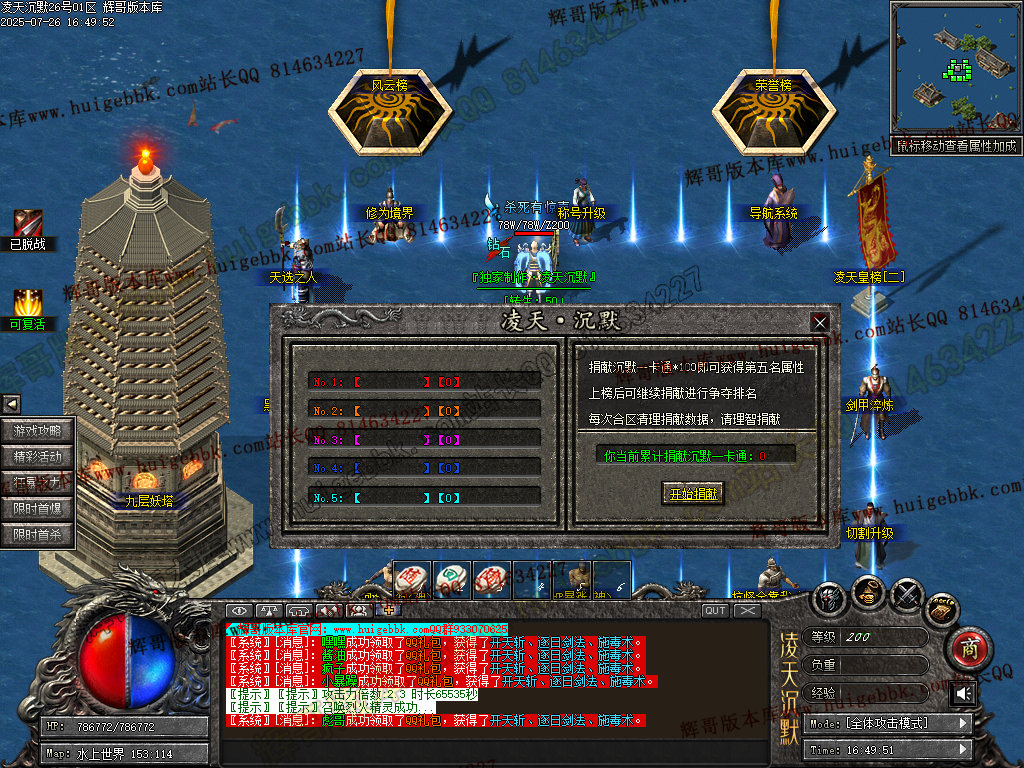Open the 限时首杀 menu entry
Viewport: 1024px width, 768px height.
point(38,535)
